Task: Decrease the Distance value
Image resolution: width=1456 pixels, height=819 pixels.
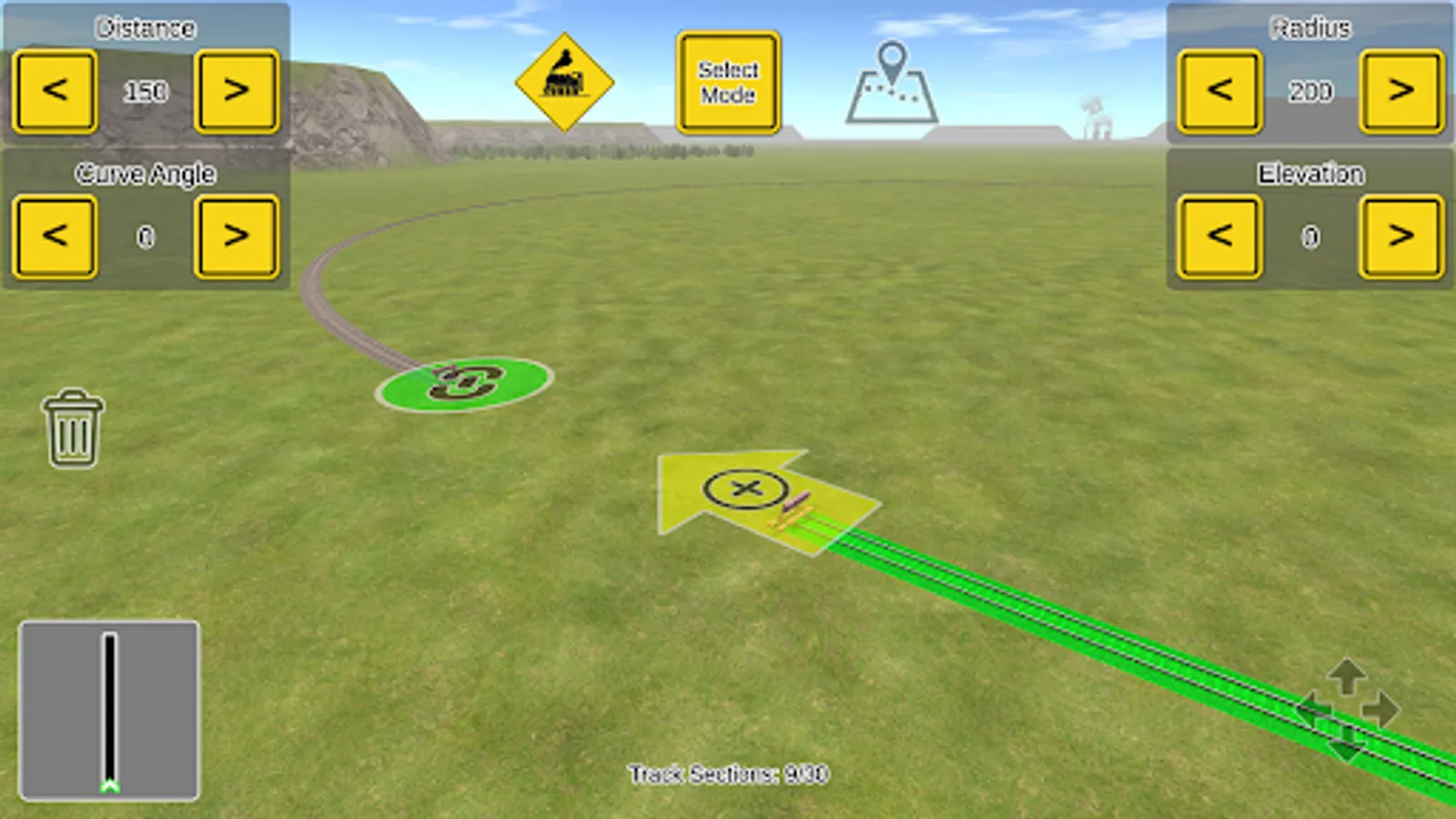Action: [x=54, y=91]
